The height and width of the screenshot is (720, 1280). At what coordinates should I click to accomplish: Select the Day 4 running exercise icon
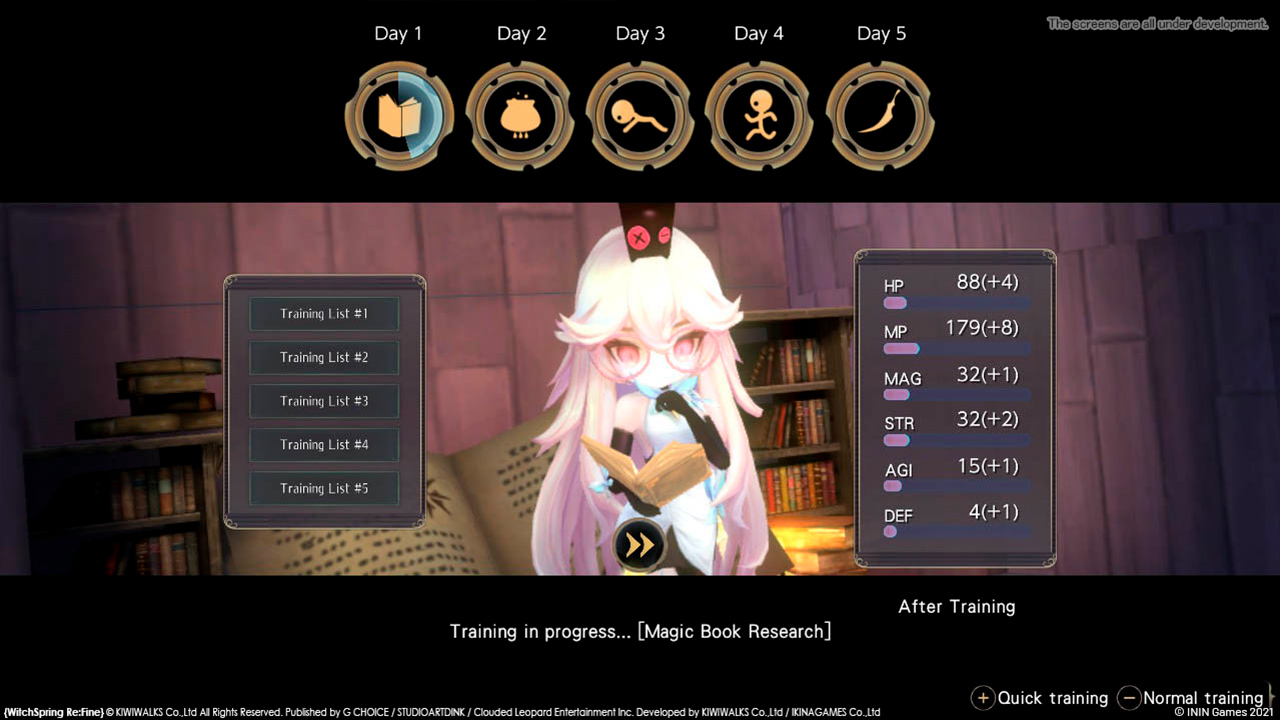point(758,115)
